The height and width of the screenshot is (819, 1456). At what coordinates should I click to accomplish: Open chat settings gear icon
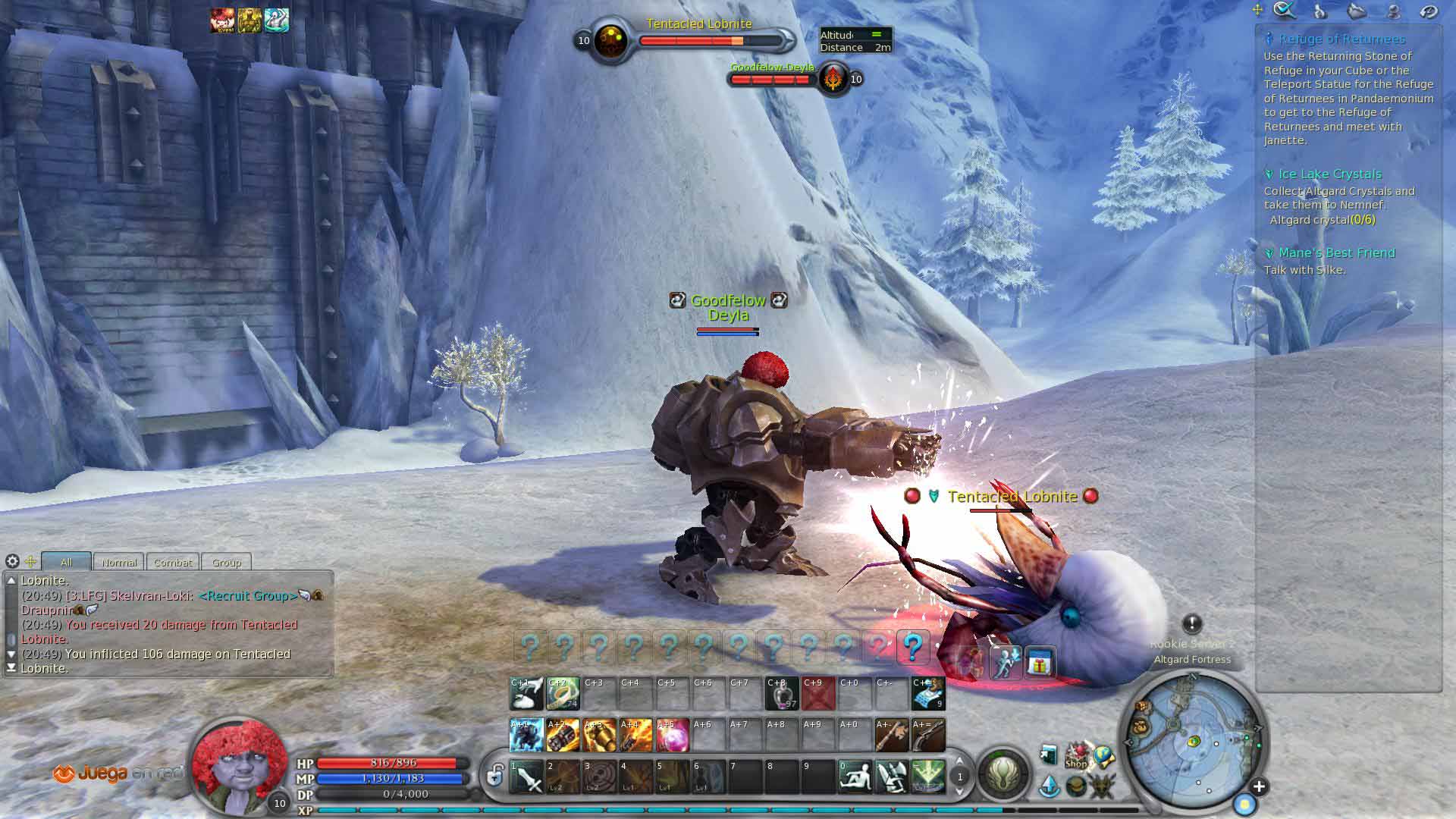(12, 561)
